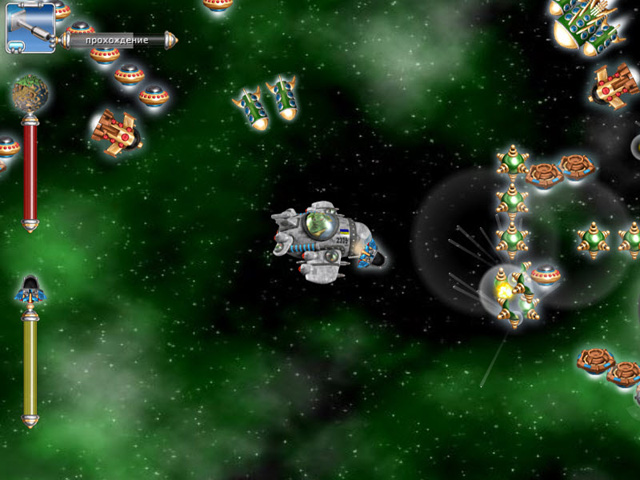This screenshot has height=480, width=640.
Task: Click the ship icon above yellow bar
Action: click(x=31, y=291)
